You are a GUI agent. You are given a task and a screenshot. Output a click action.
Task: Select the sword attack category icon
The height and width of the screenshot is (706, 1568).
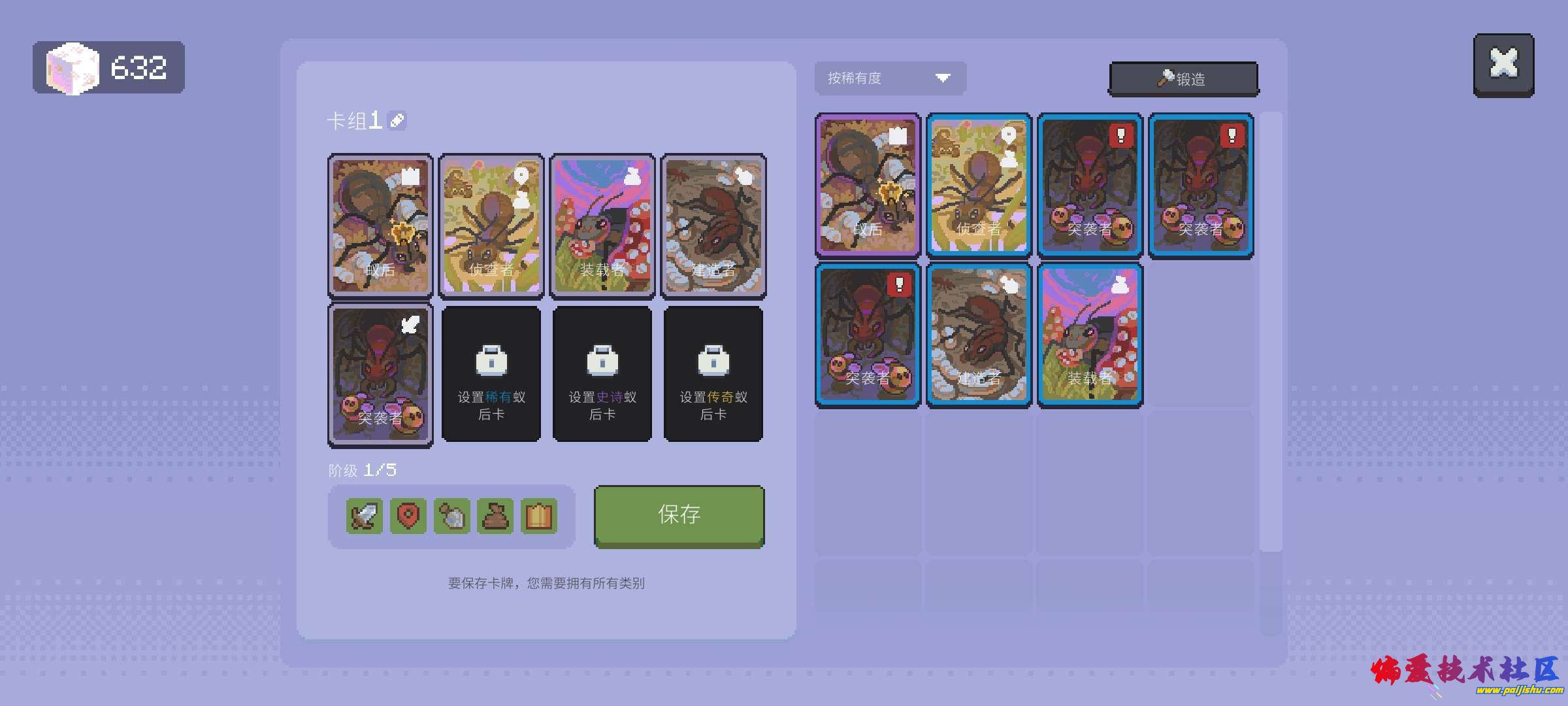[x=364, y=516]
